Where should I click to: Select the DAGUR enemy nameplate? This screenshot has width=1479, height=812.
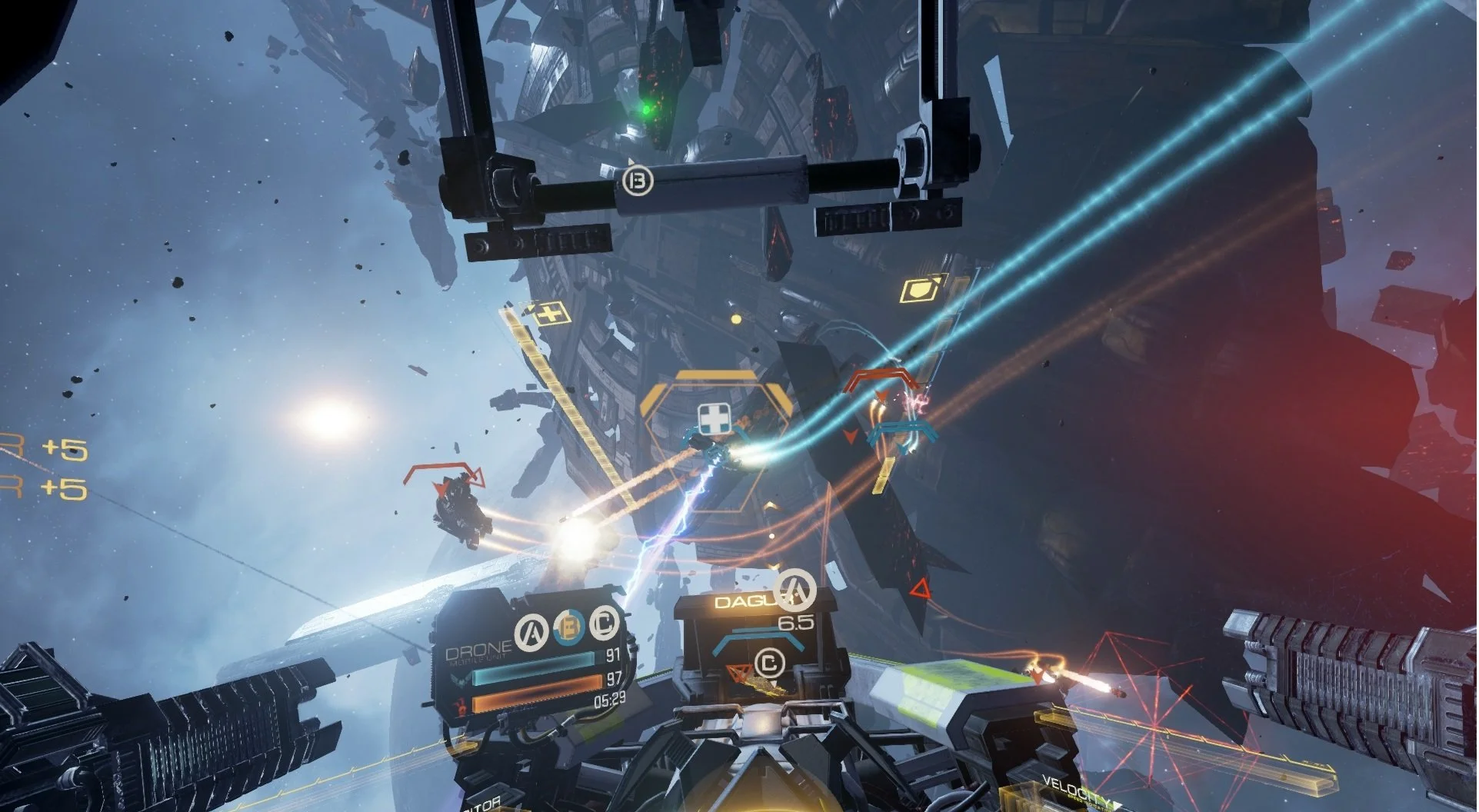[x=746, y=603]
